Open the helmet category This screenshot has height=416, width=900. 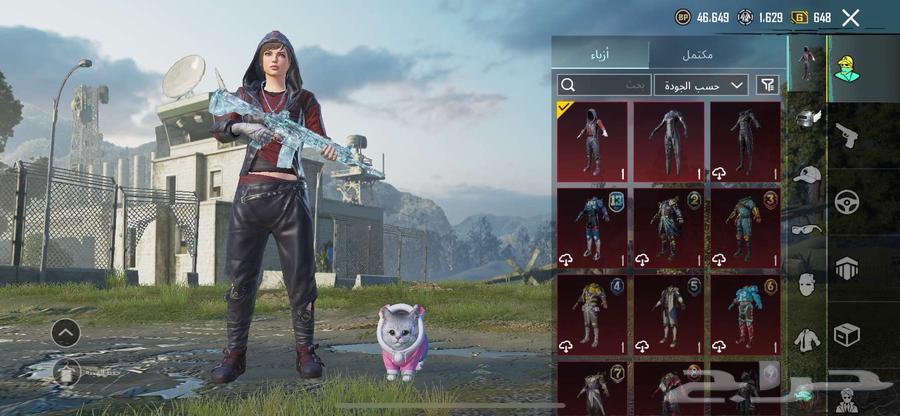806,120
